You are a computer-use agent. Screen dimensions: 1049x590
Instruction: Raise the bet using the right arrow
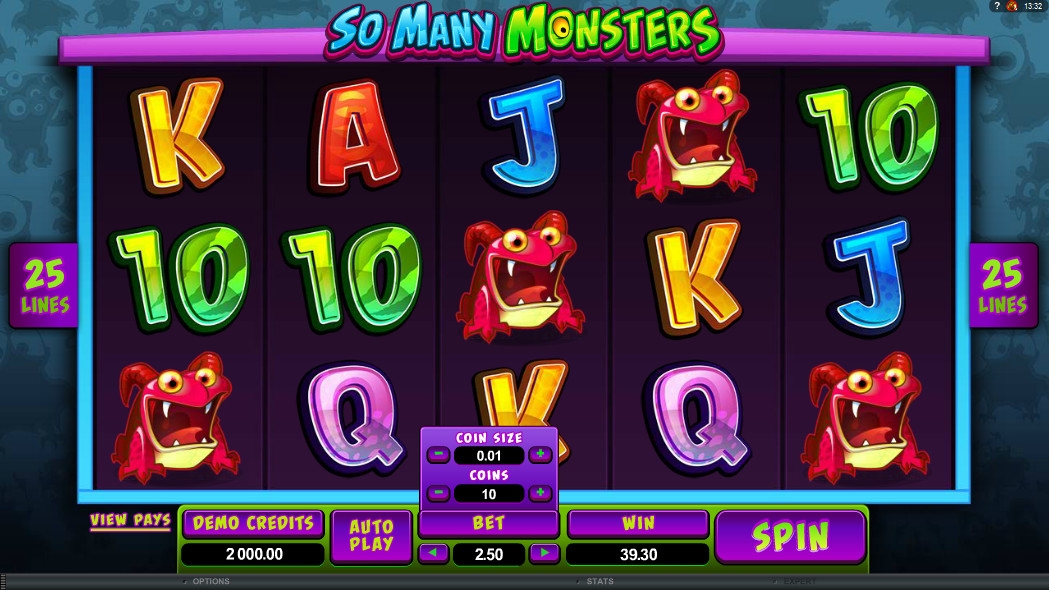[x=544, y=553]
